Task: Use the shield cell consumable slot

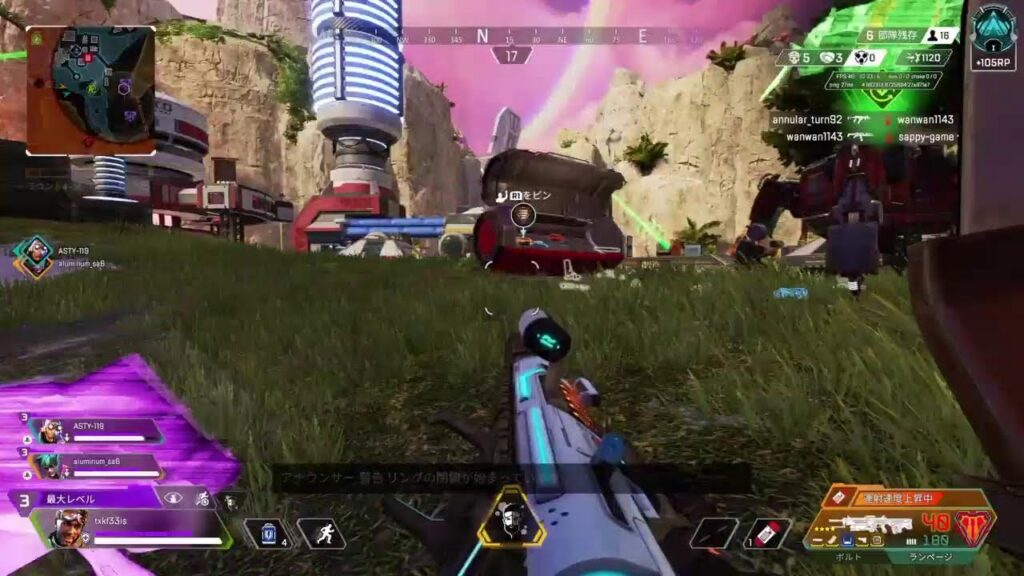Action: pyautogui.click(x=266, y=534)
